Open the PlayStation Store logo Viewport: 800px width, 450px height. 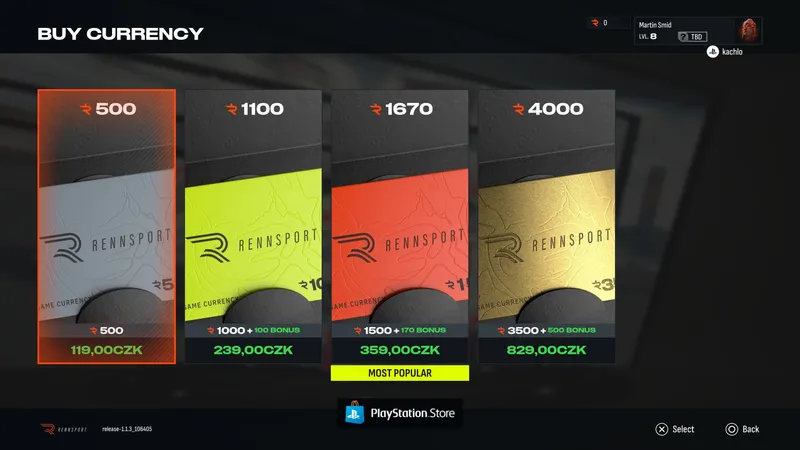pyautogui.click(x=400, y=413)
